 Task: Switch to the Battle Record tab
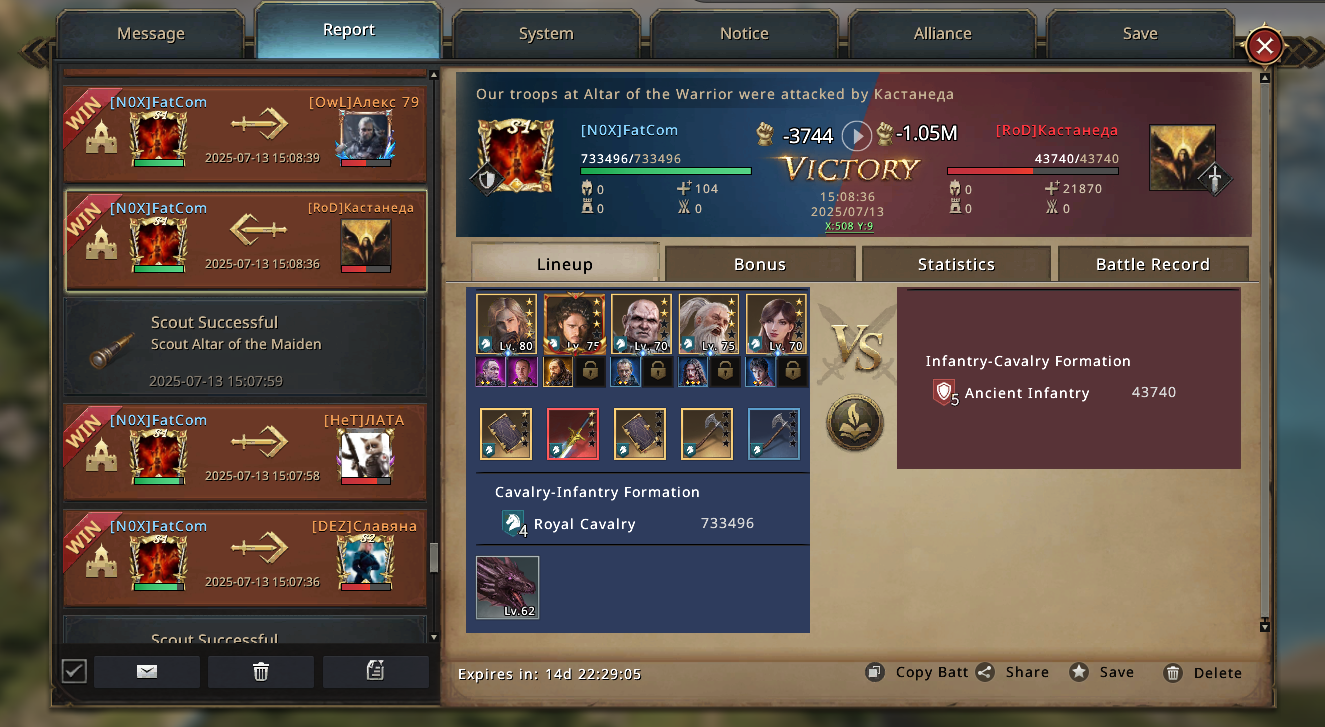1152,264
